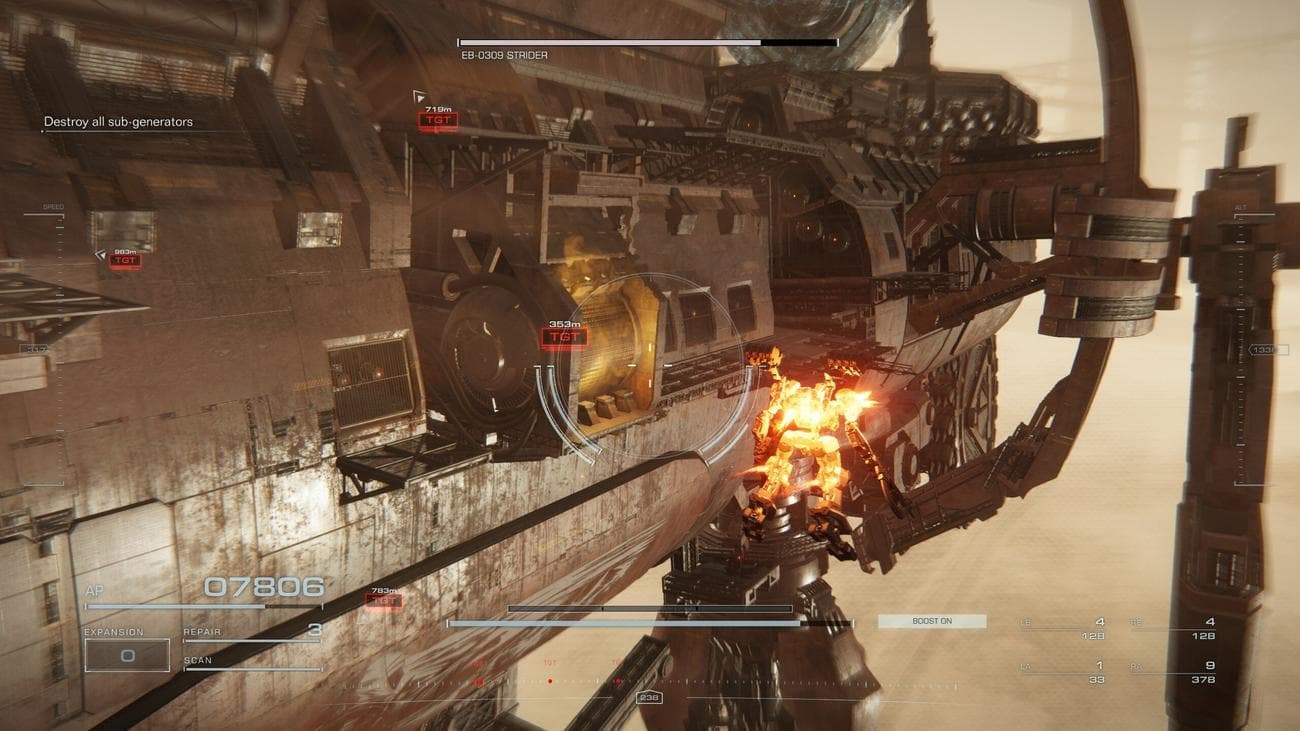Trigger the Scan gauge
1300x731 pixels.
pos(252,663)
